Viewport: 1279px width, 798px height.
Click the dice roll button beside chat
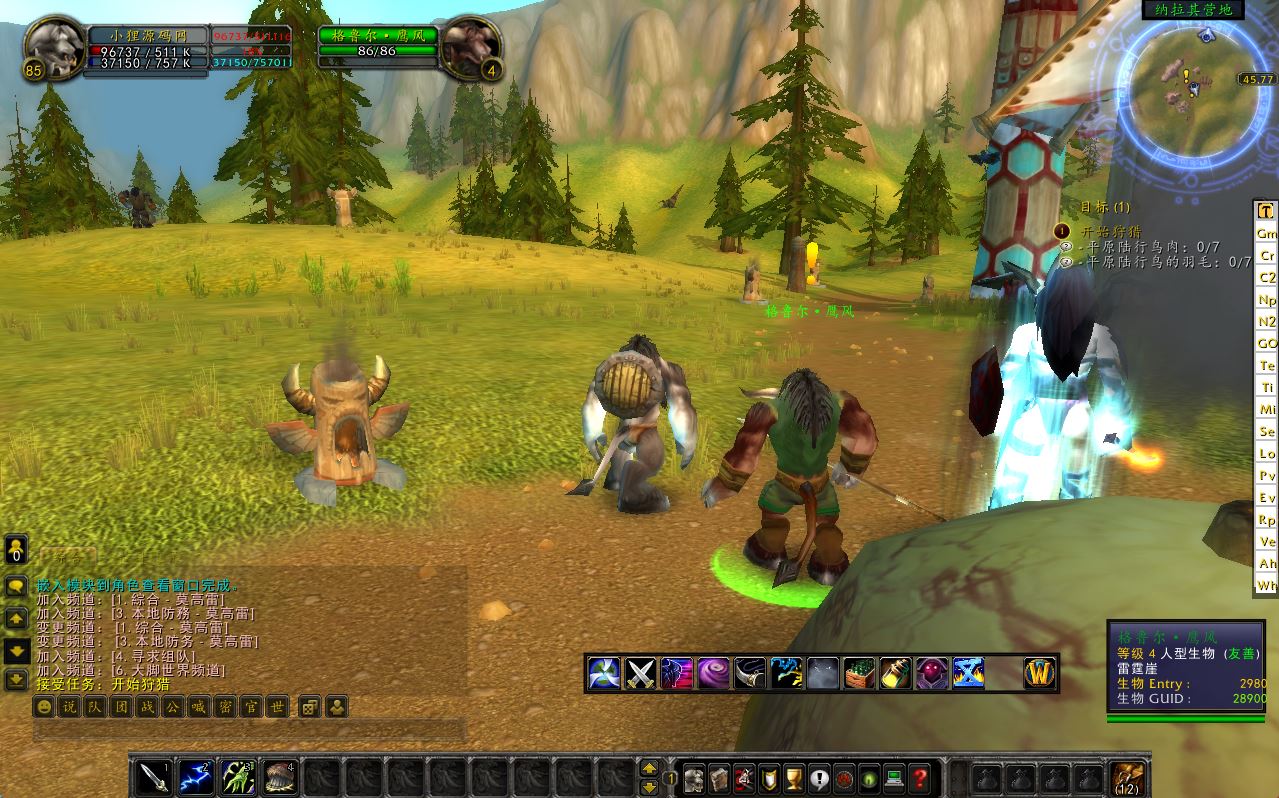tap(309, 707)
